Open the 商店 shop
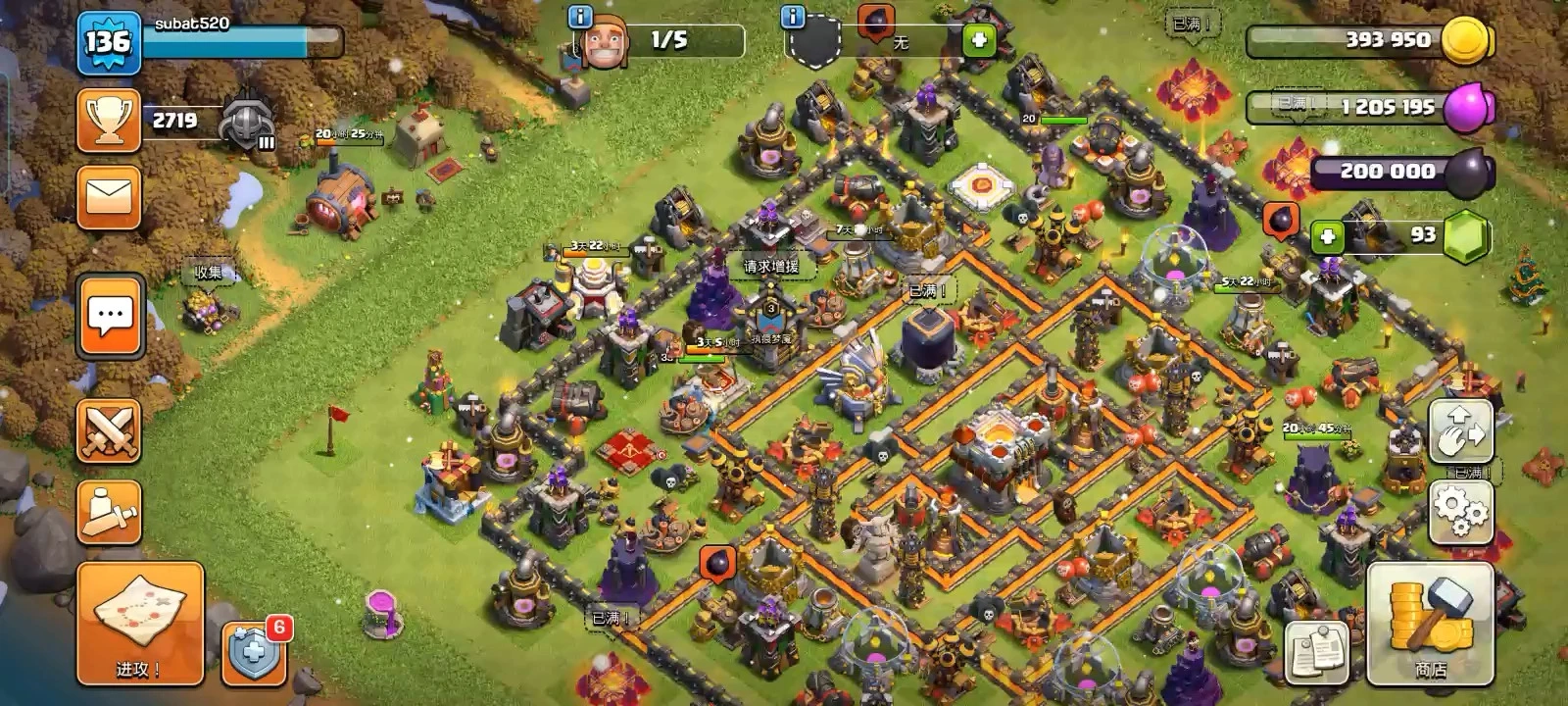 coord(1430,624)
